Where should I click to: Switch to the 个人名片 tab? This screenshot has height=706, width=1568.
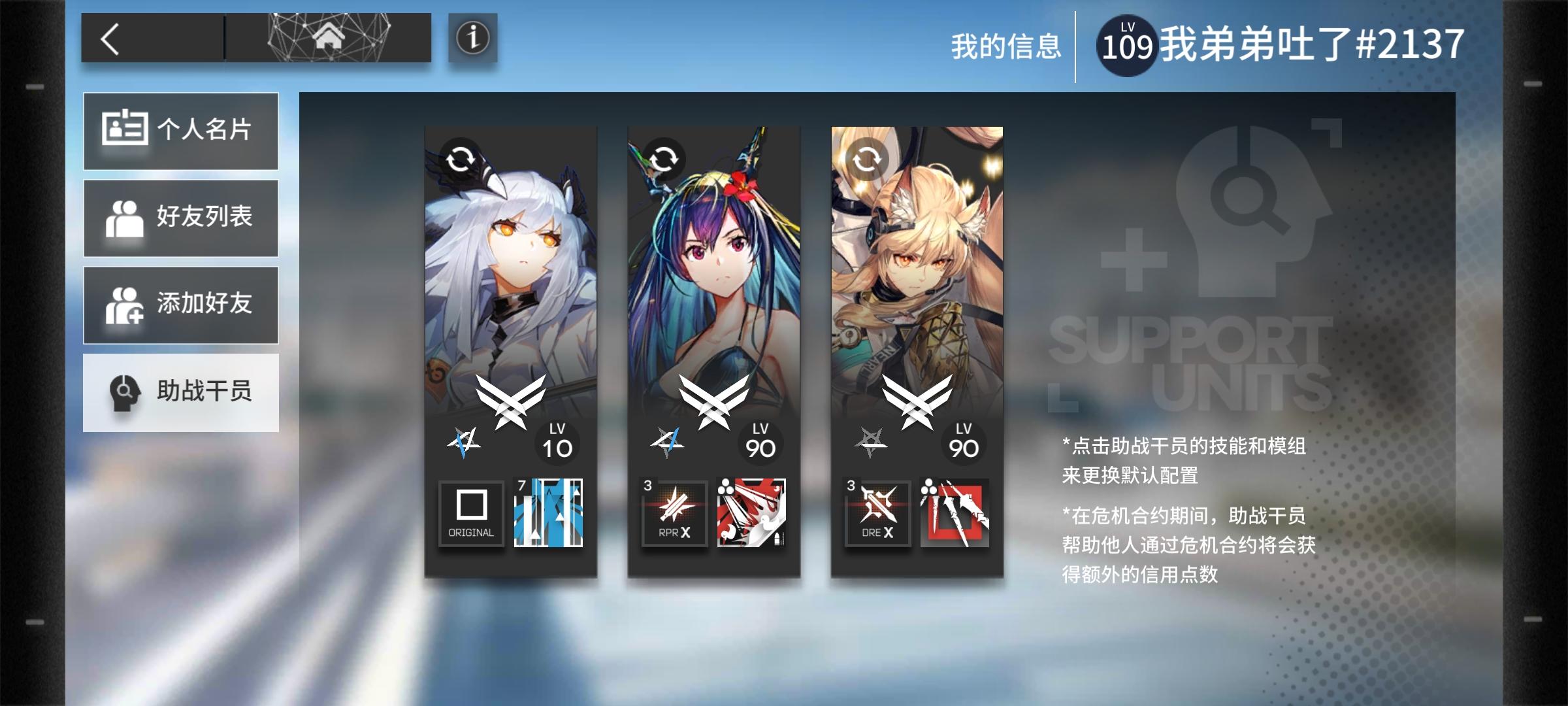pos(181,130)
